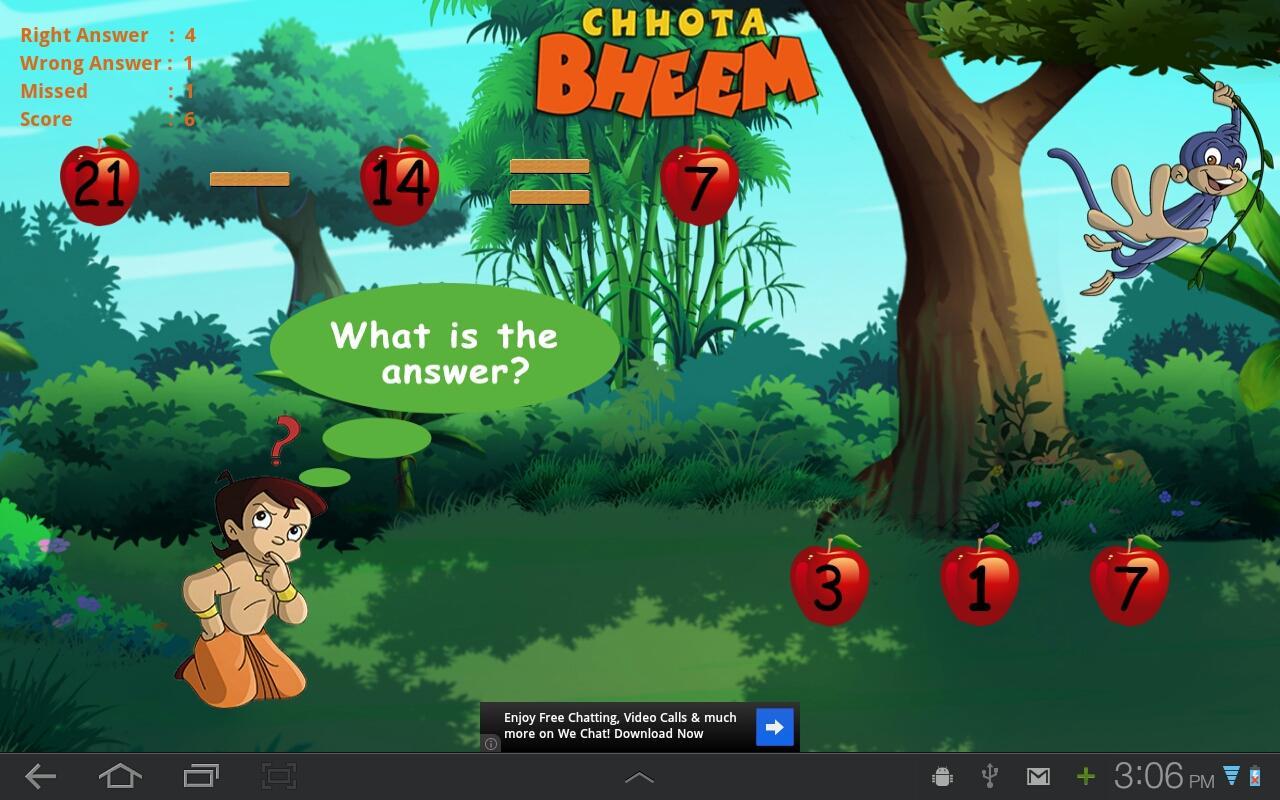Tap the blue arrow on the We Chat ad
The width and height of the screenshot is (1280, 800).
(773, 726)
